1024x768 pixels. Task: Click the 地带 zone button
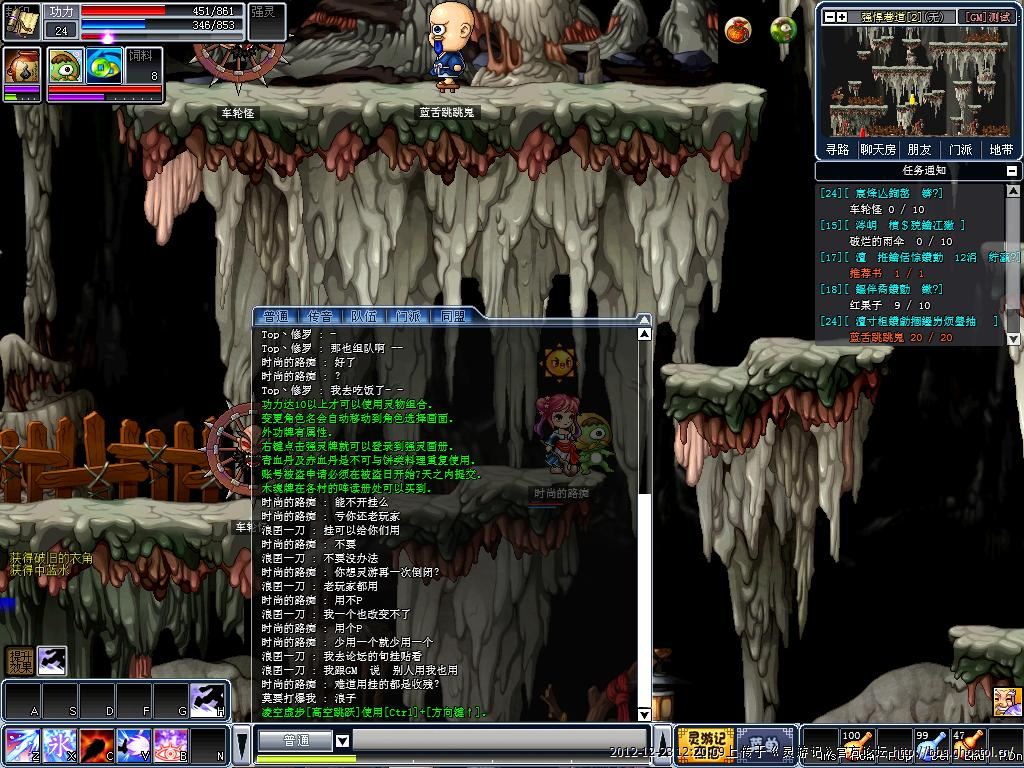tap(1000, 149)
